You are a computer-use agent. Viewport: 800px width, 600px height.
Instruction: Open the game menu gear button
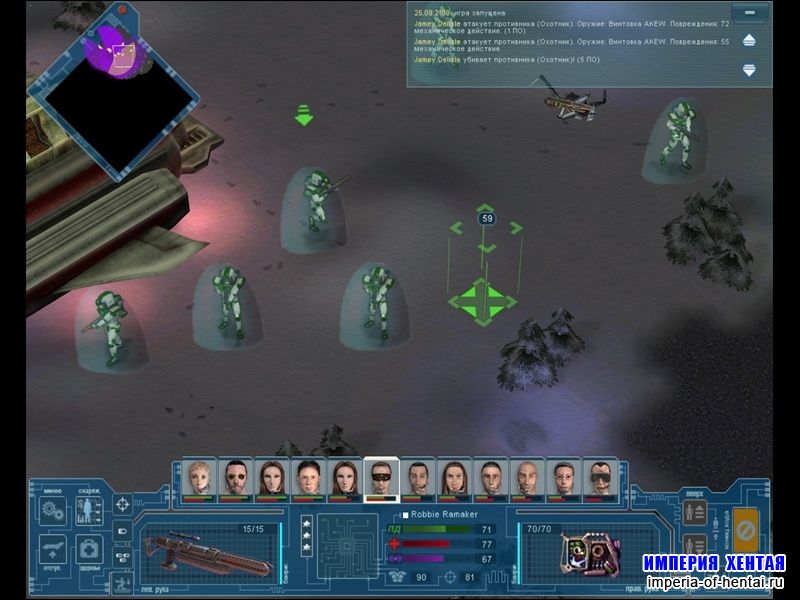53,509
